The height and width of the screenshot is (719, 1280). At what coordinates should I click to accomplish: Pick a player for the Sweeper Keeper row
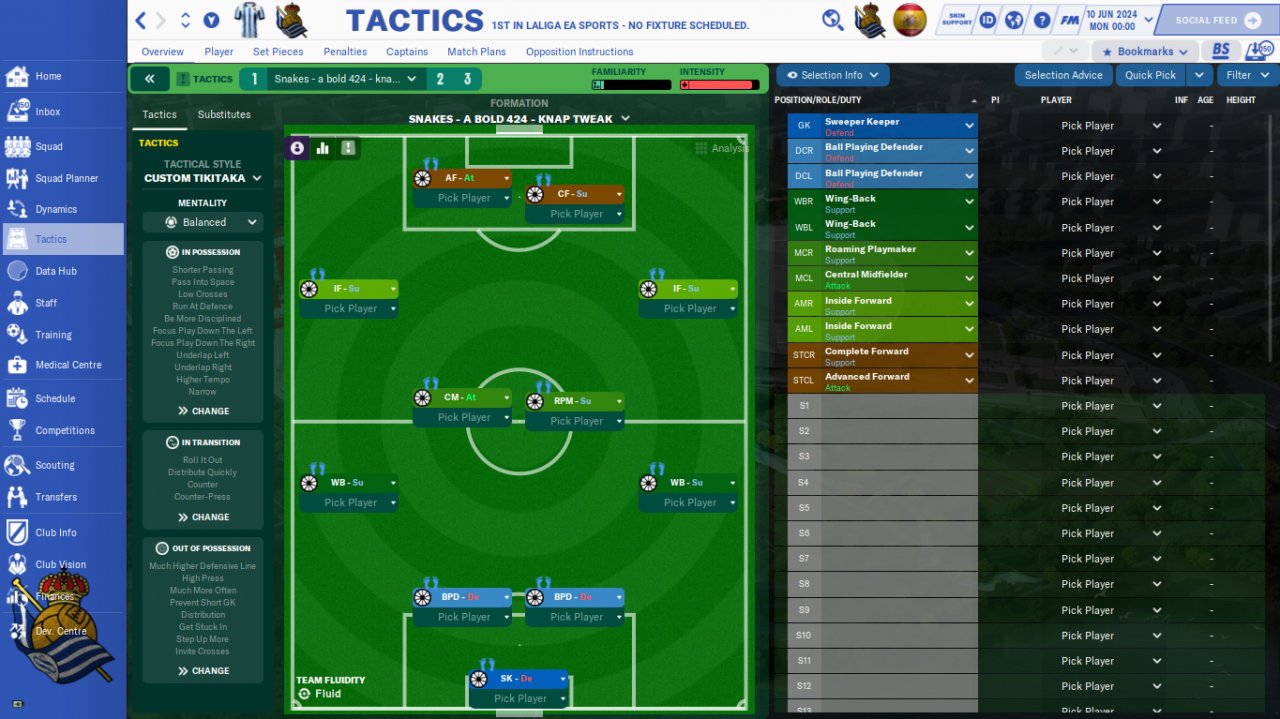point(1098,126)
